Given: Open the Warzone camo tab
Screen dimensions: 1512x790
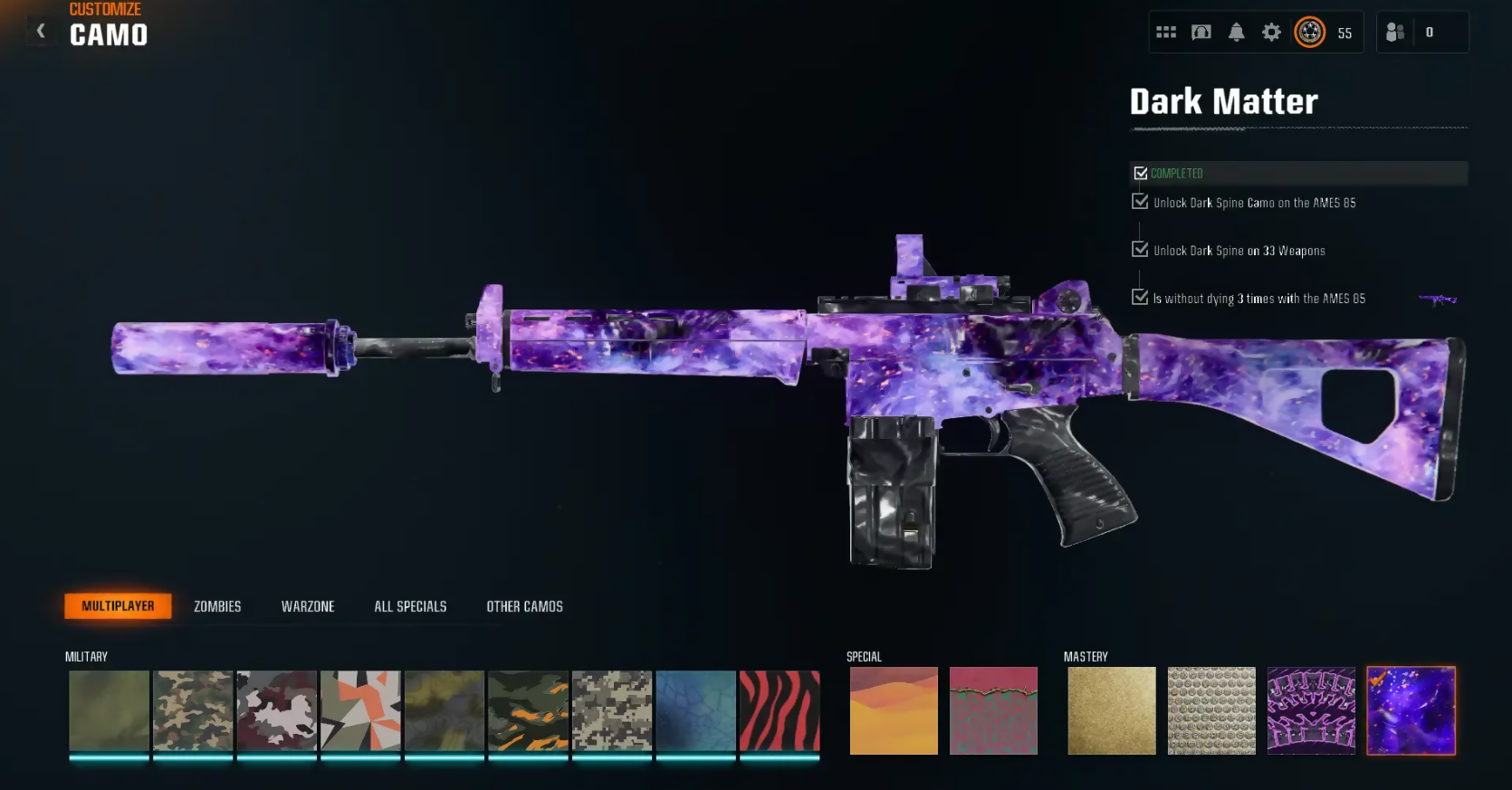Looking at the screenshot, I should [x=308, y=606].
